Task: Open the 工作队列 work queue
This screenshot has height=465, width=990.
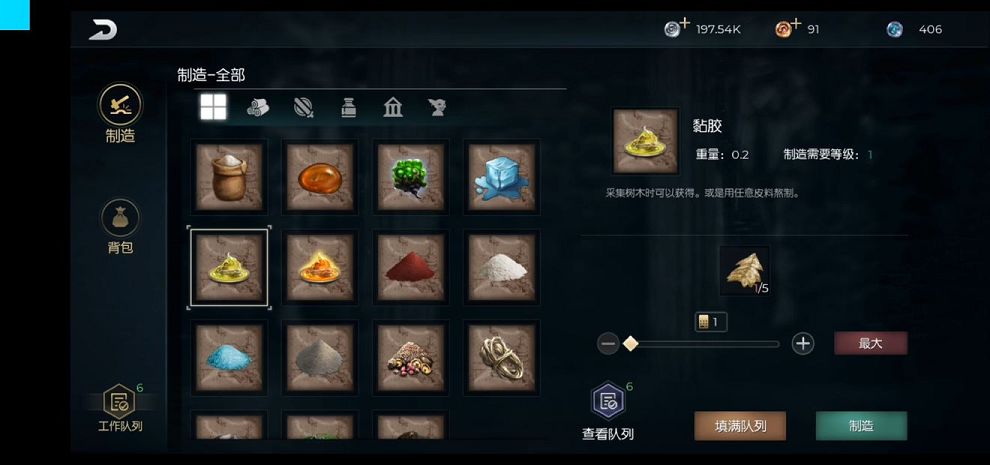Action: pos(120,408)
